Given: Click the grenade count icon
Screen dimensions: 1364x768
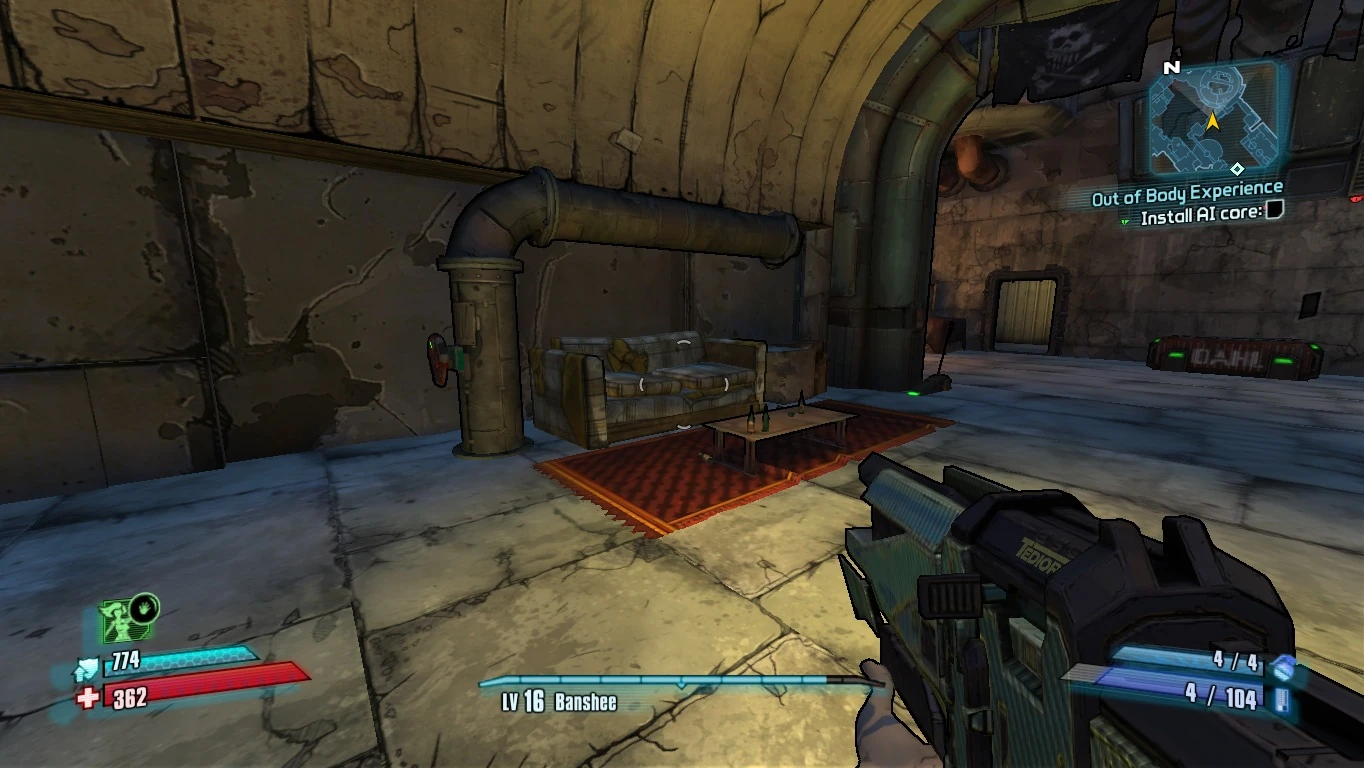Looking at the screenshot, I should click(1282, 667).
